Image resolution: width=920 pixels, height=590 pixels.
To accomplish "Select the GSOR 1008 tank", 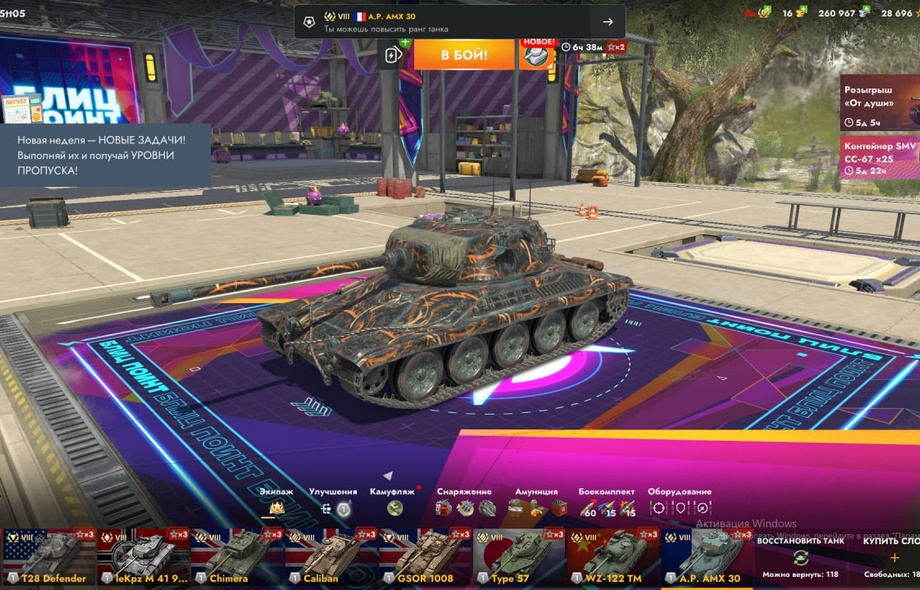I will pyautogui.click(x=425, y=557).
